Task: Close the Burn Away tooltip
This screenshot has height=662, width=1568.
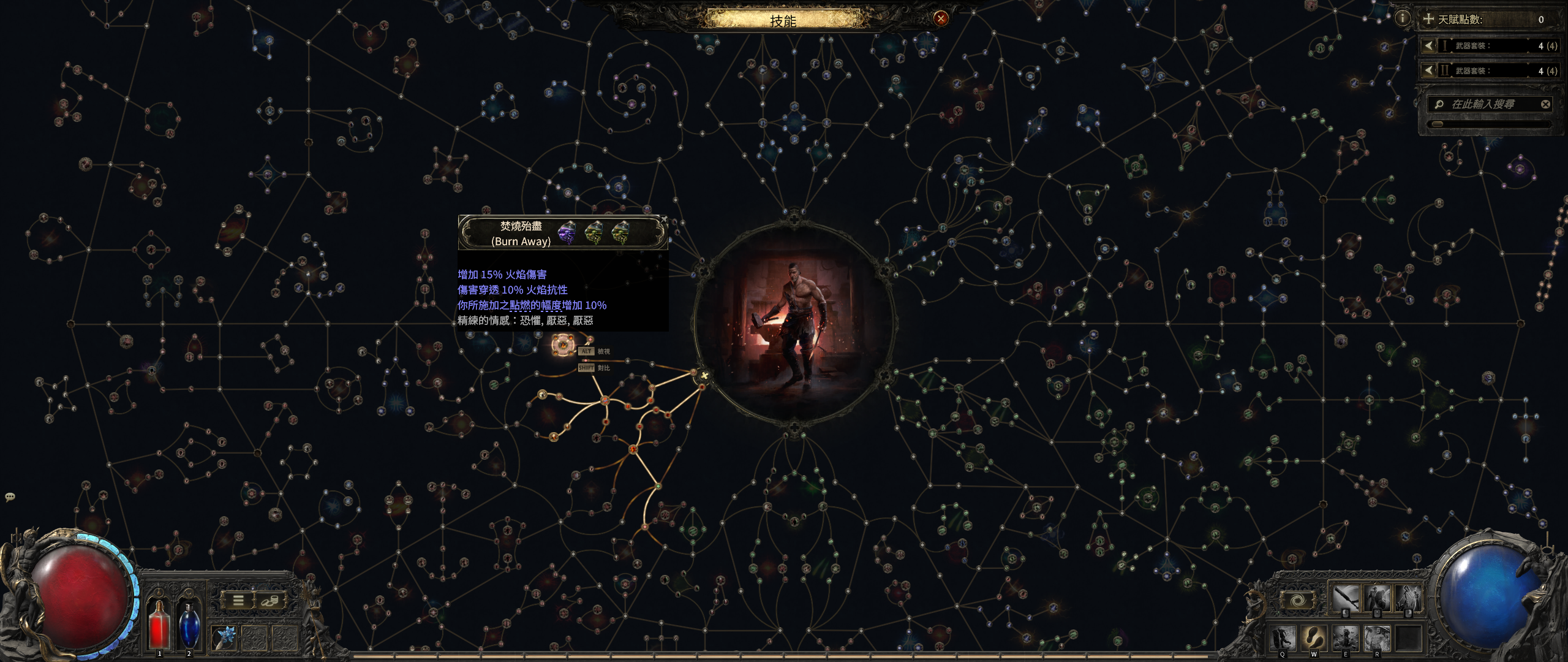Action: [664, 219]
